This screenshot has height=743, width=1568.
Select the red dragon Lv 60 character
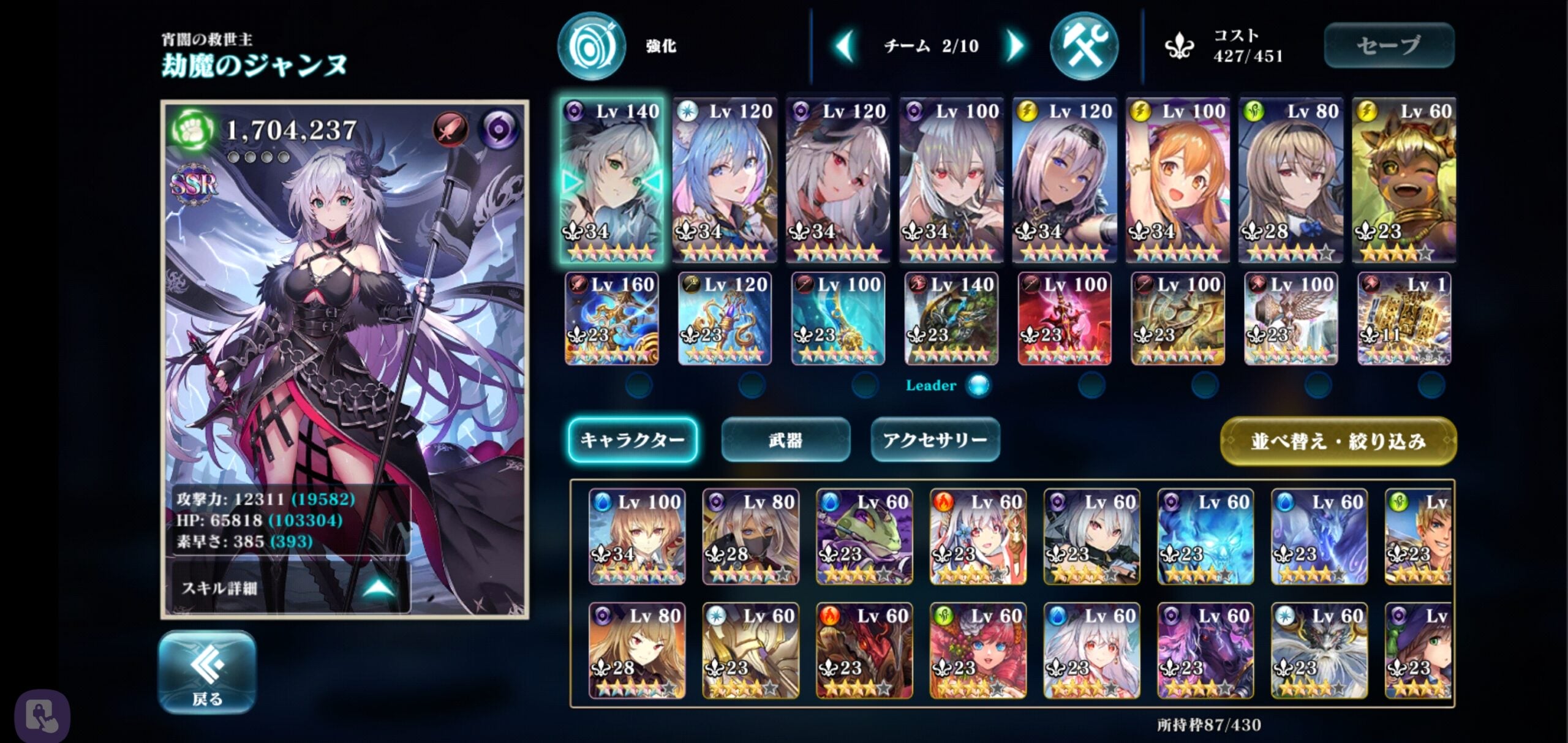point(864,651)
